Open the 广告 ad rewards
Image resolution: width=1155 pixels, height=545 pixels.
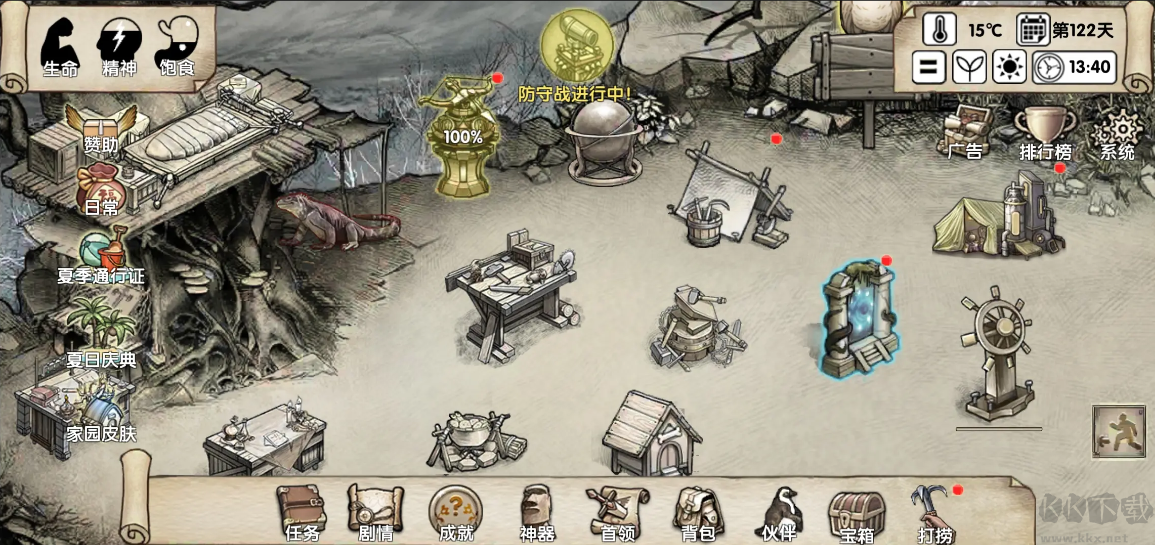965,132
